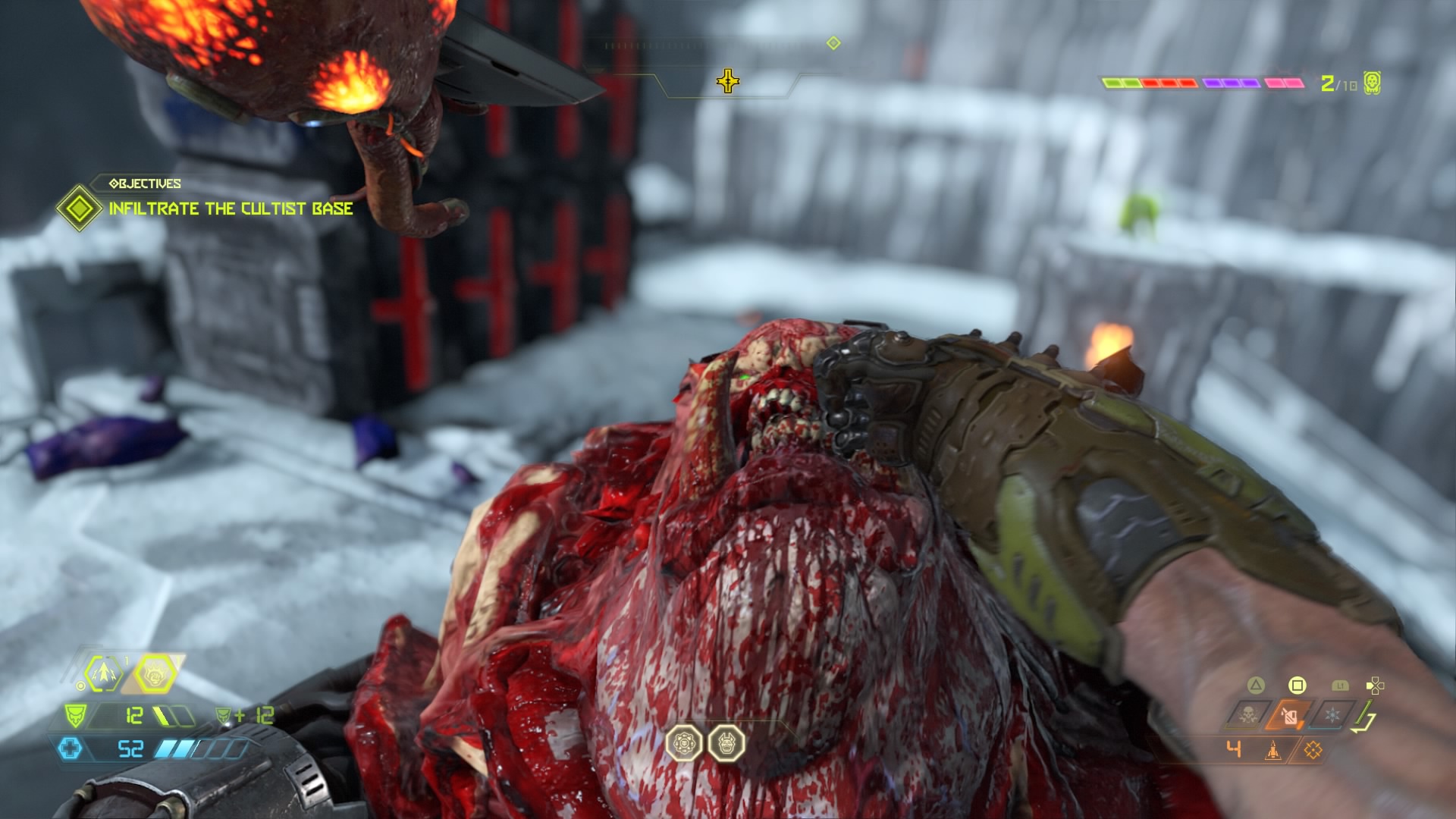The image size is (1456, 819).
Task: Select the left glory kill rune icon
Action: point(684,743)
